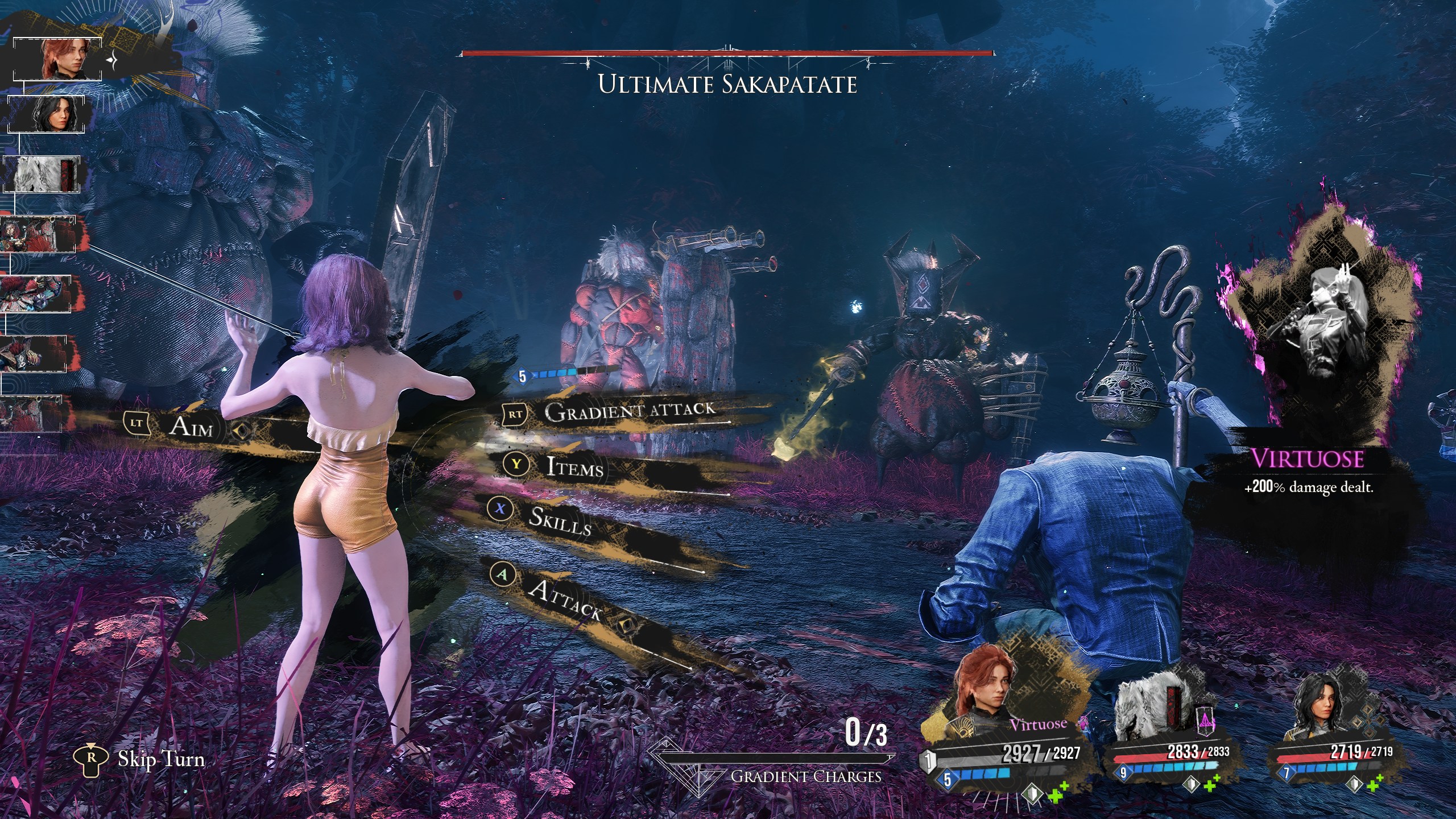
Task: Skip Turn for the current character
Action: (160, 759)
